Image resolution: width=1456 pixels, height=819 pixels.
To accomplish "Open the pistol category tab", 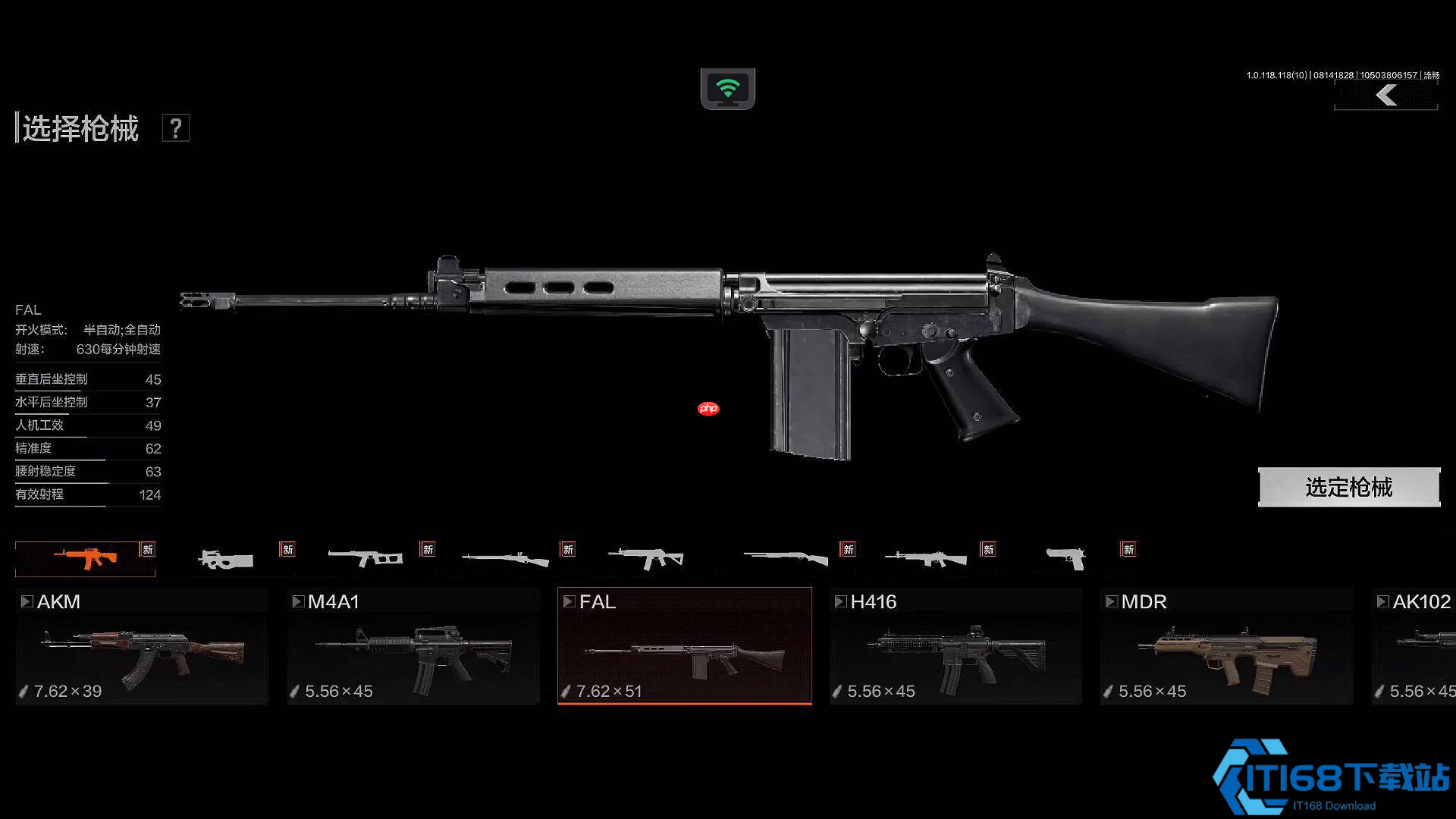I will (x=1065, y=559).
